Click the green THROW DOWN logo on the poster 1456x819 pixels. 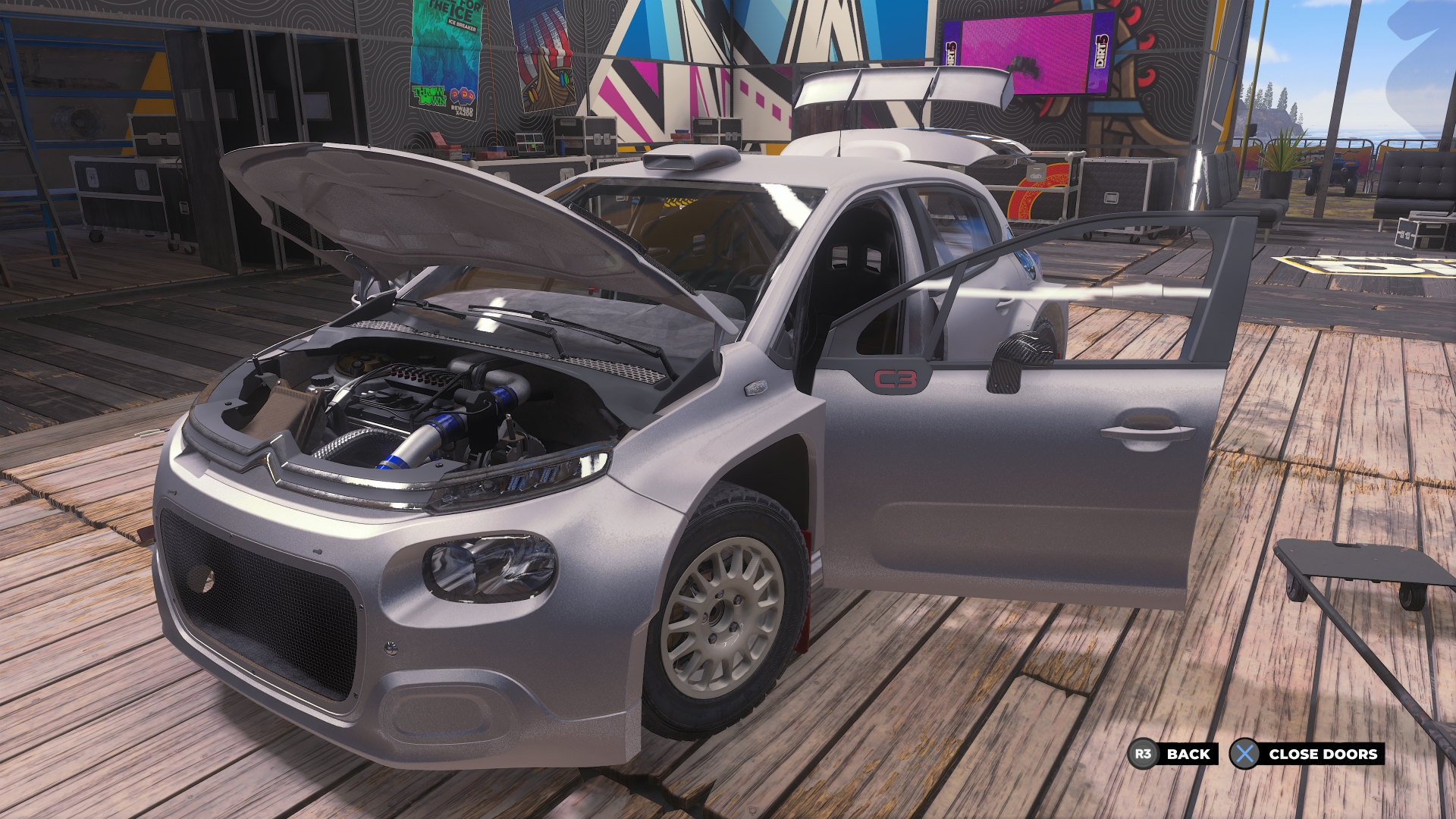pos(429,96)
